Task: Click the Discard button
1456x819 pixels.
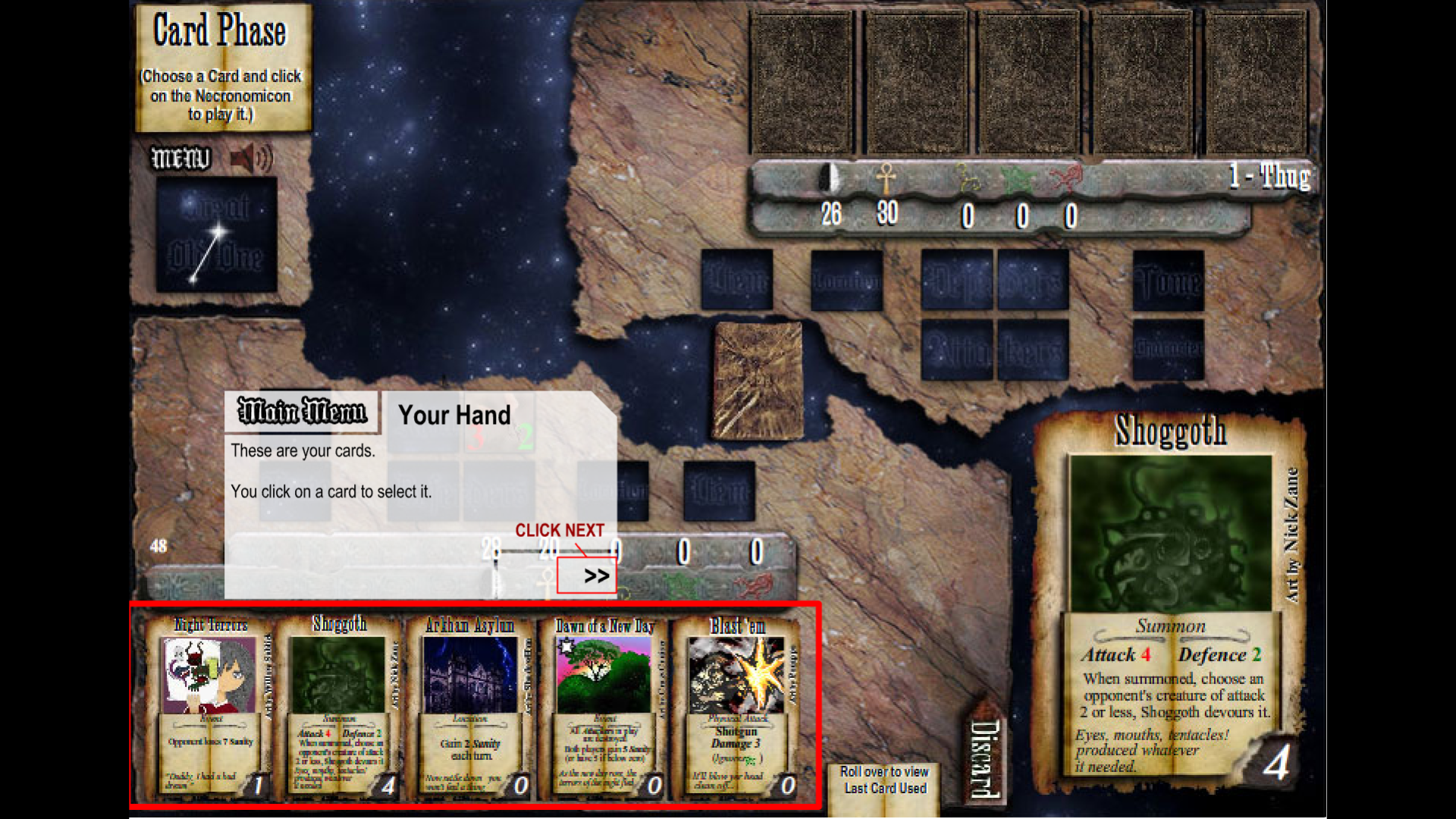Action: tap(984, 758)
